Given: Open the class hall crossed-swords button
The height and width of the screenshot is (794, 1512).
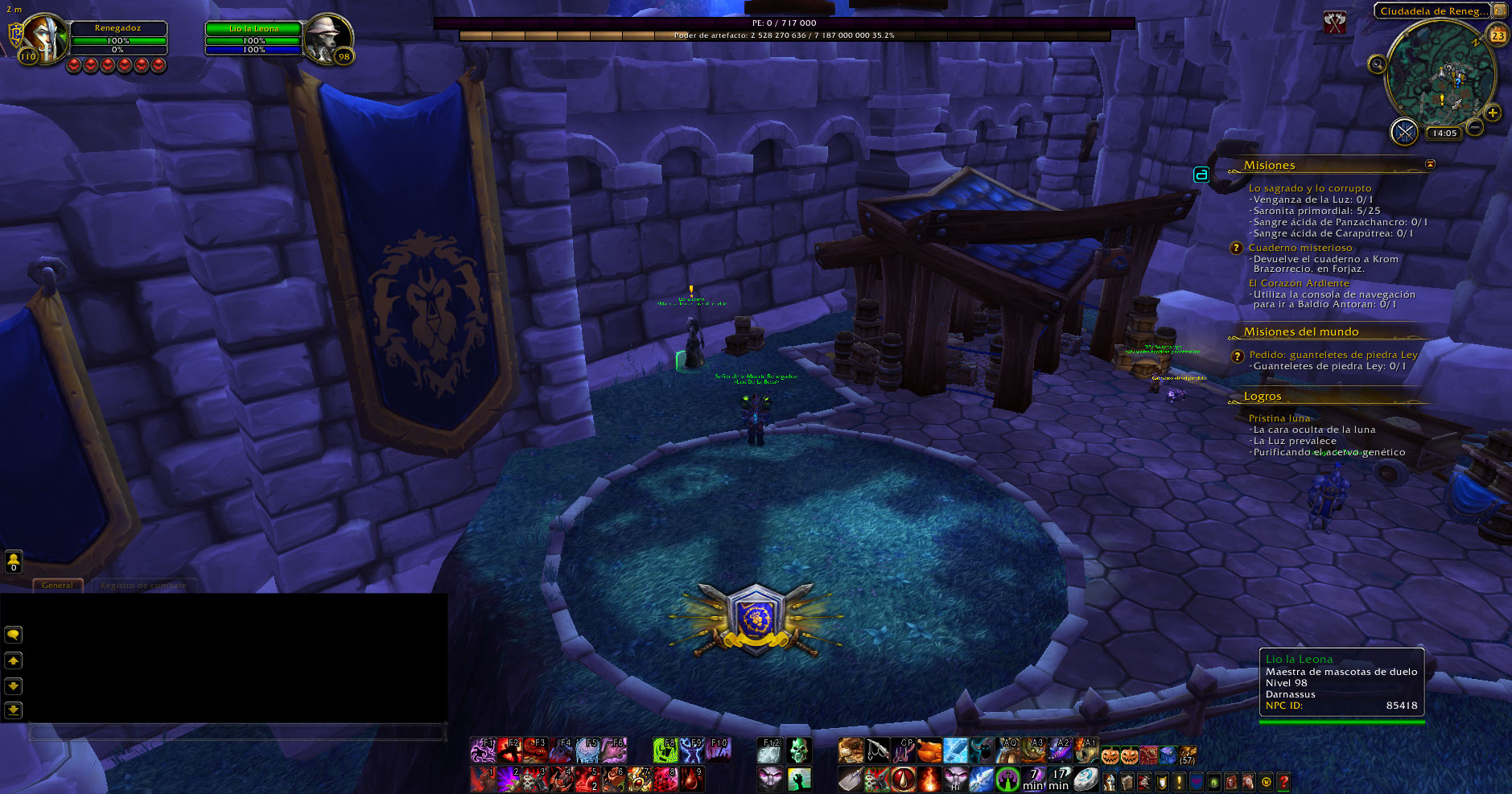Looking at the screenshot, I should click(x=1404, y=132).
